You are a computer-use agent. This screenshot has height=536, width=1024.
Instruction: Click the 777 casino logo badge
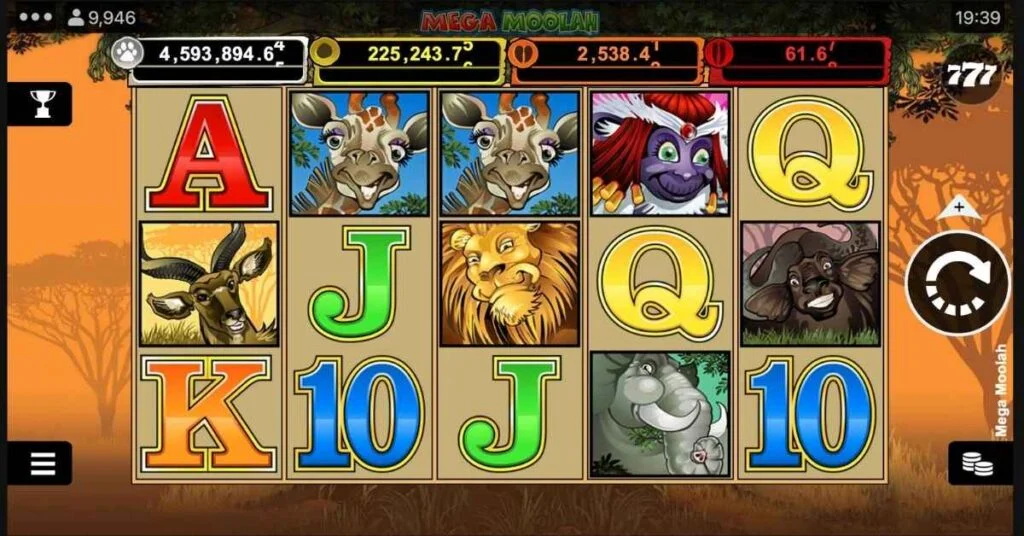[971, 73]
